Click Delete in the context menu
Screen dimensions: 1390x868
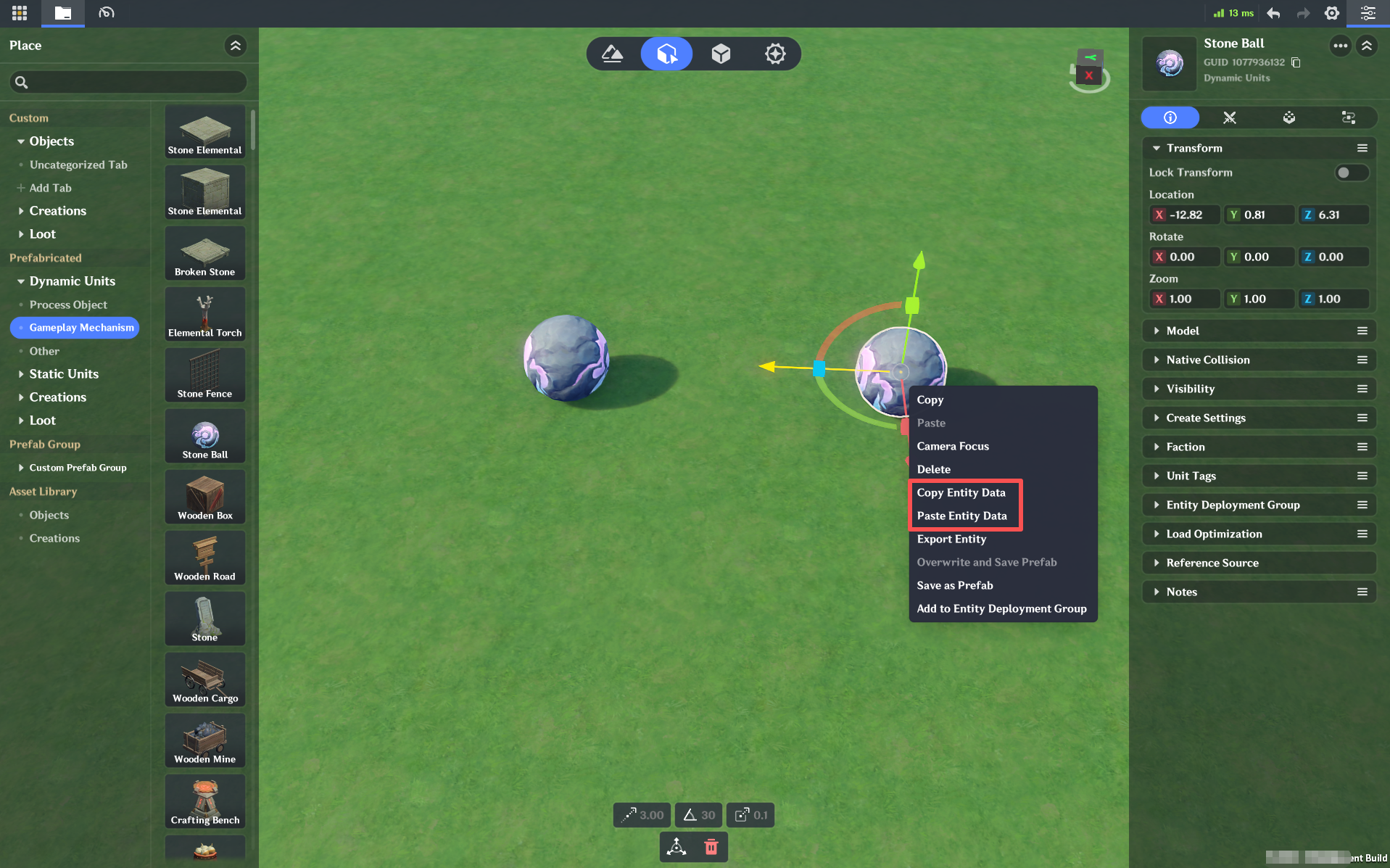(933, 469)
